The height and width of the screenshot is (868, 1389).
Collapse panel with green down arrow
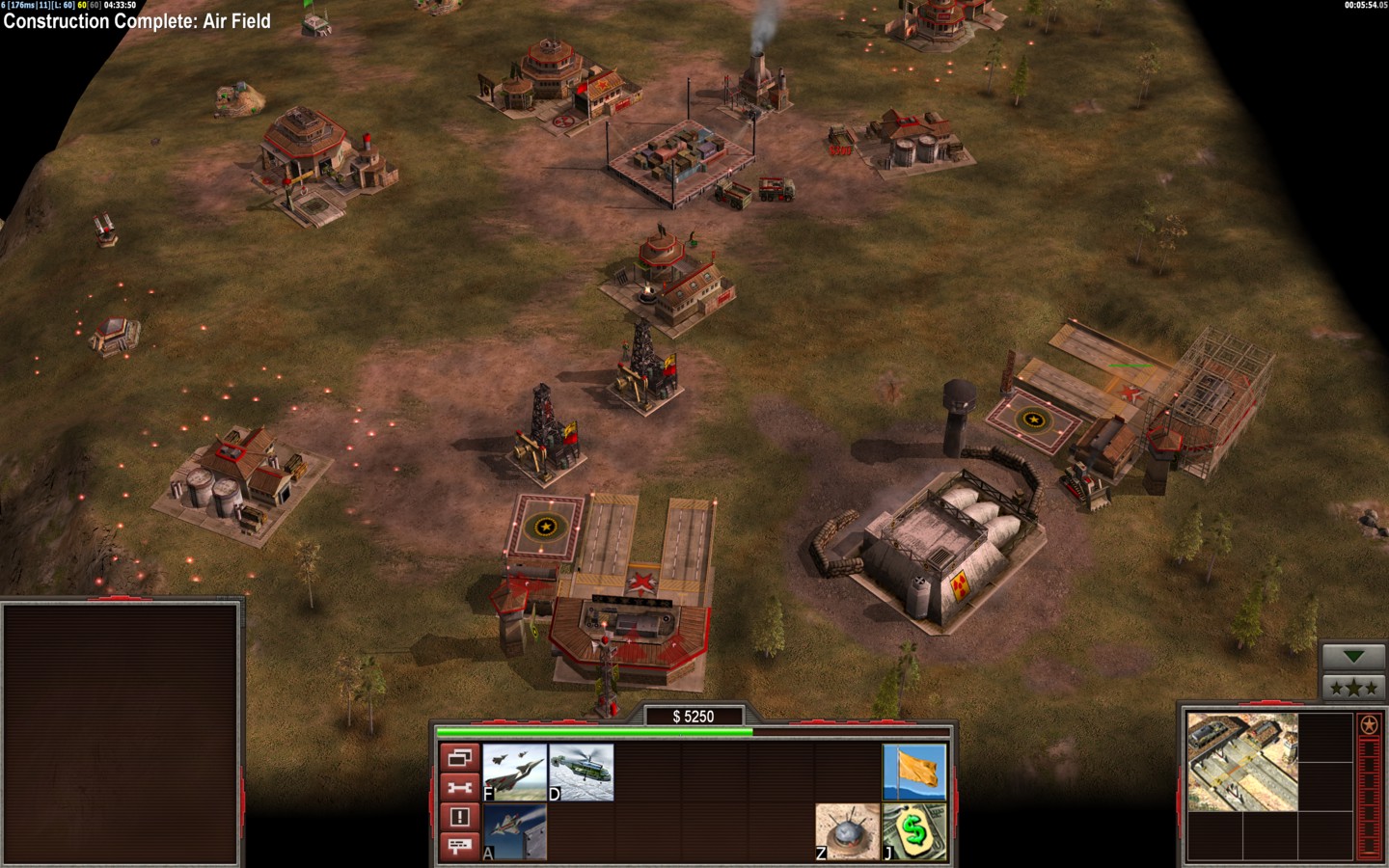point(1353,657)
